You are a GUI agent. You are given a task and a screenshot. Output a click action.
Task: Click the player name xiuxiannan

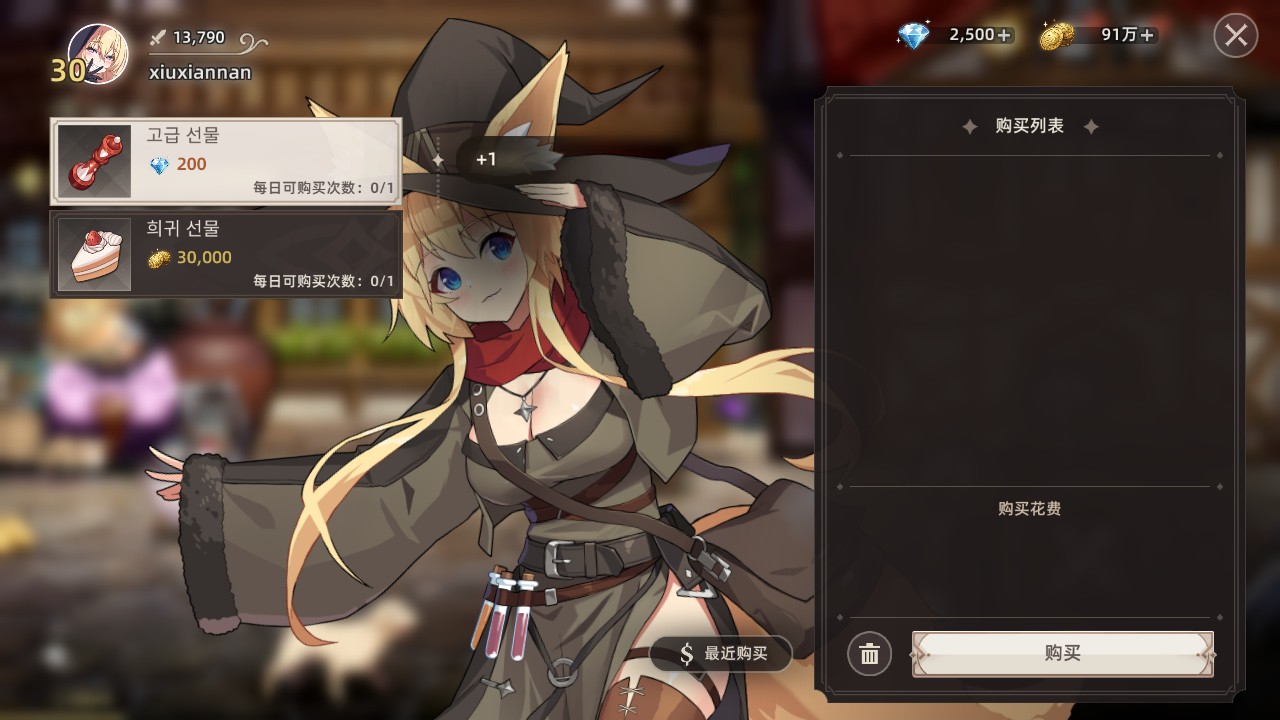point(199,72)
